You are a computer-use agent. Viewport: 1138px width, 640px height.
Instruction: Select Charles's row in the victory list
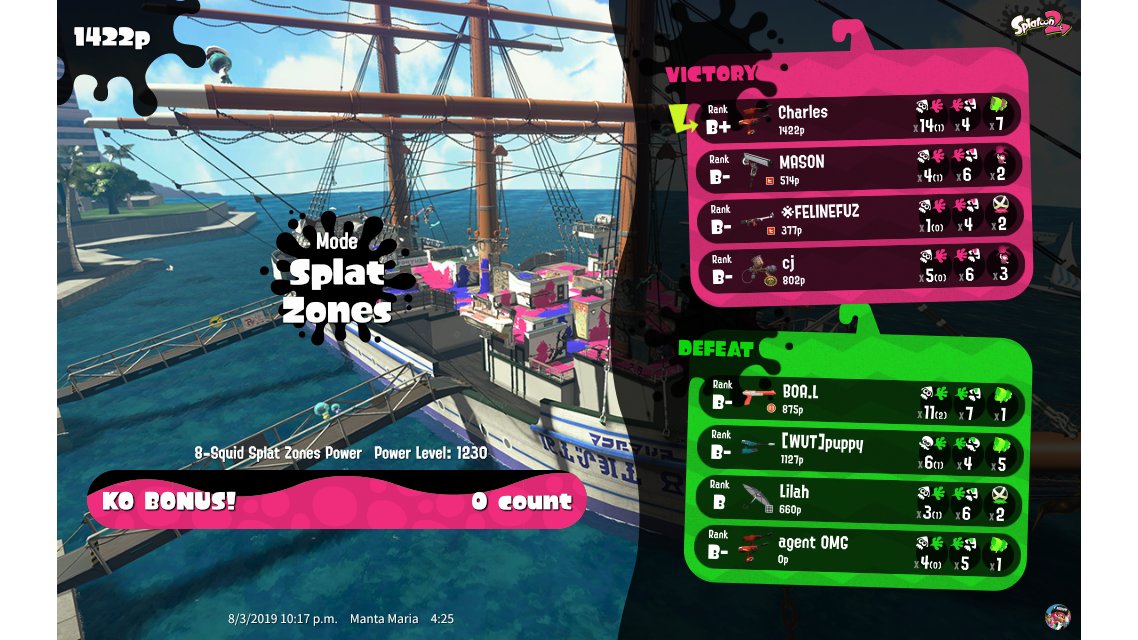(x=855, y=119)
